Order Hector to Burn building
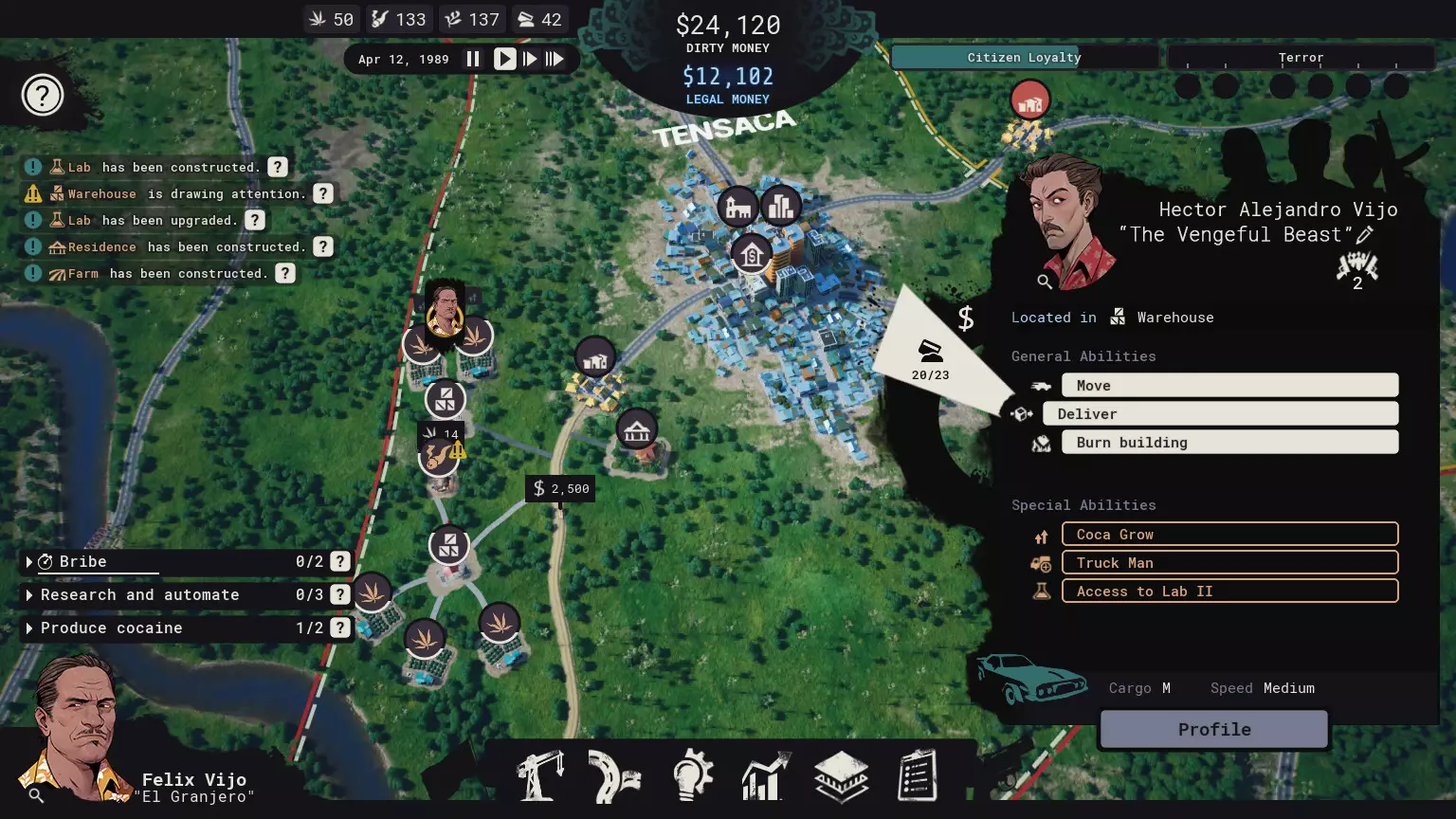Screen dimensions: 1456x819 tap(1228, 442)
